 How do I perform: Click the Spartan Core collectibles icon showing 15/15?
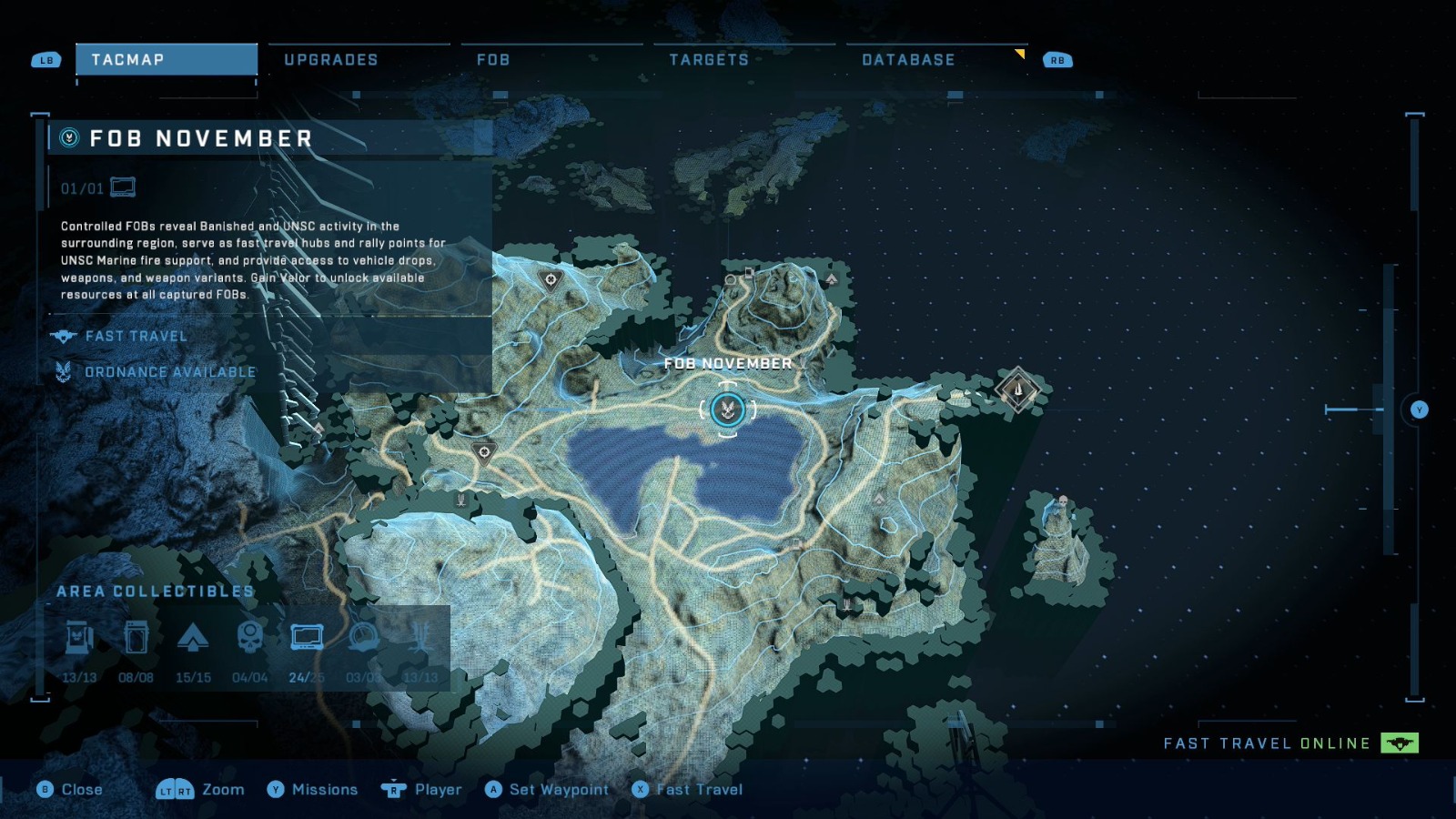[195, 639]
